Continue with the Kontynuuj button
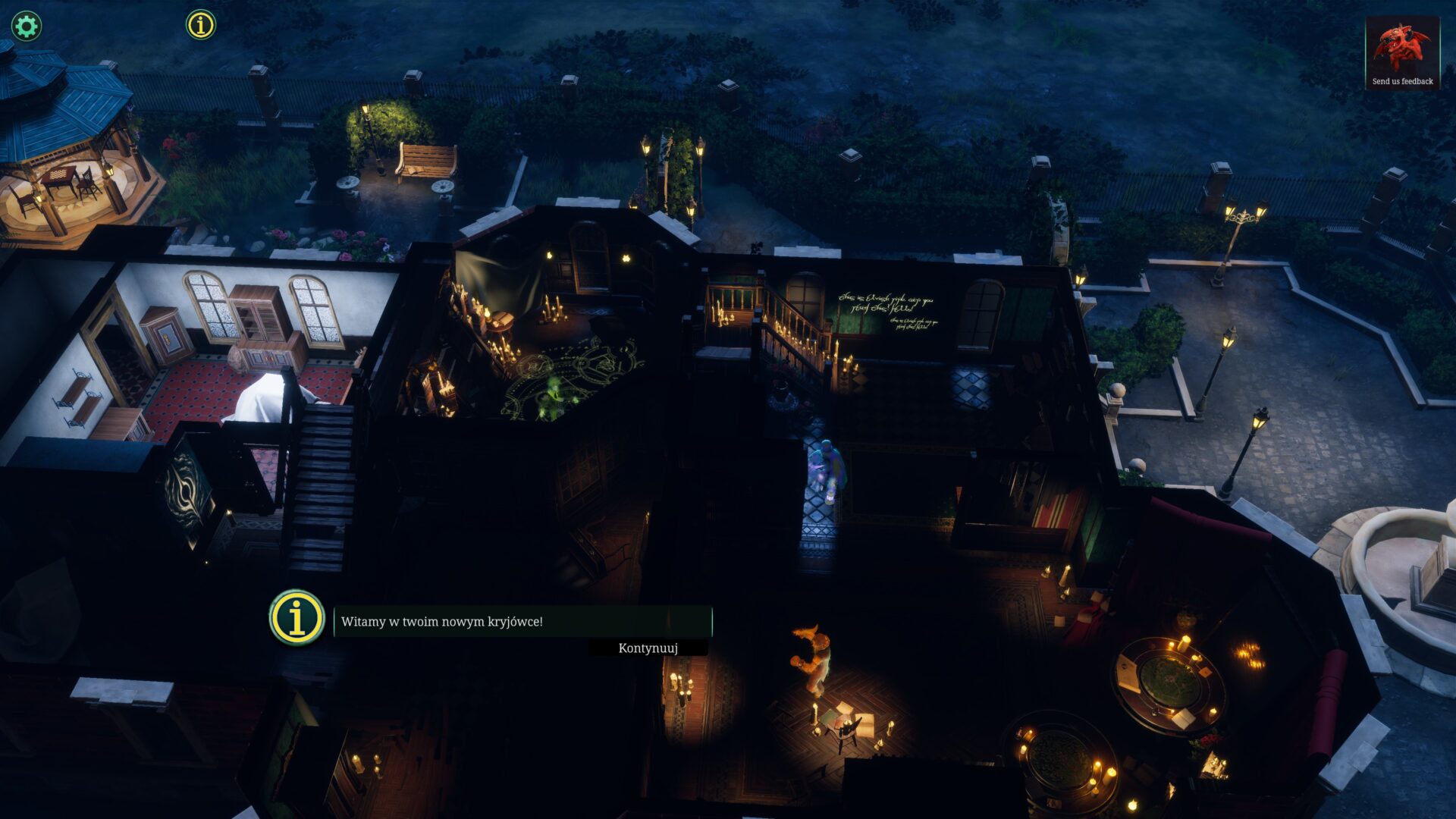This screenshot has width=1456, height=819. [x=648, y=648]
